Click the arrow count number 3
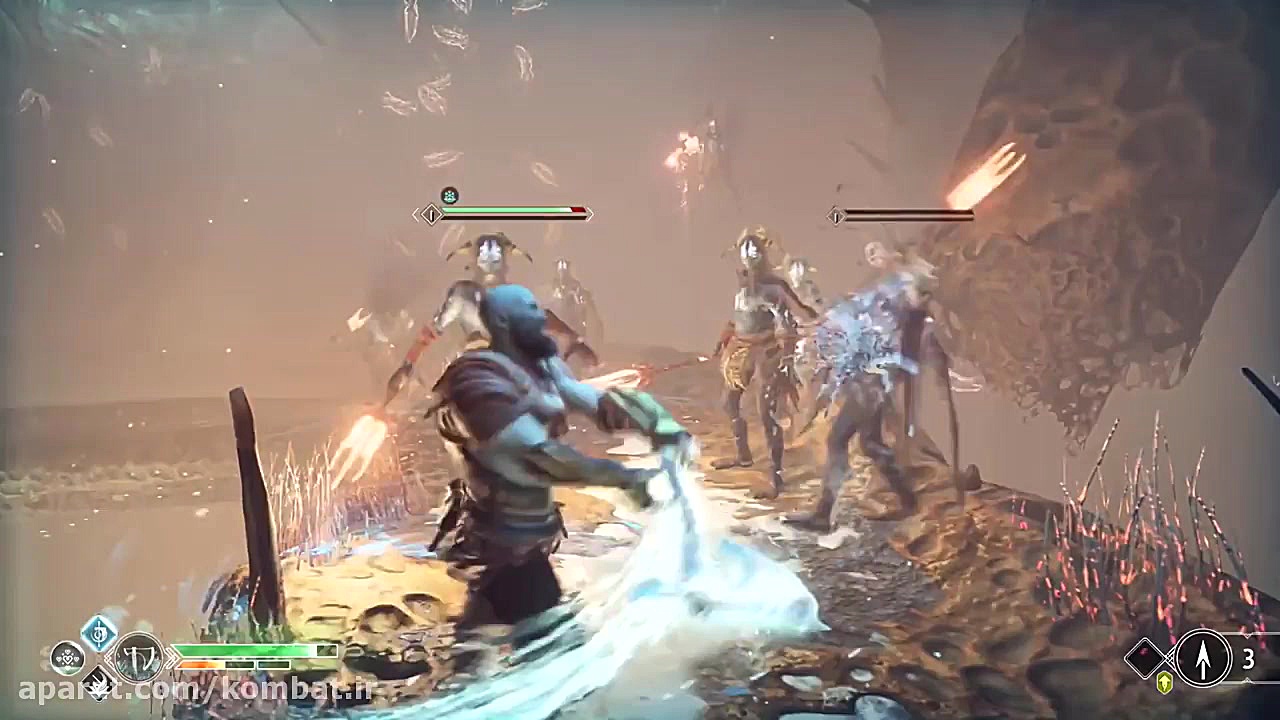 [x=1248, y=658]
